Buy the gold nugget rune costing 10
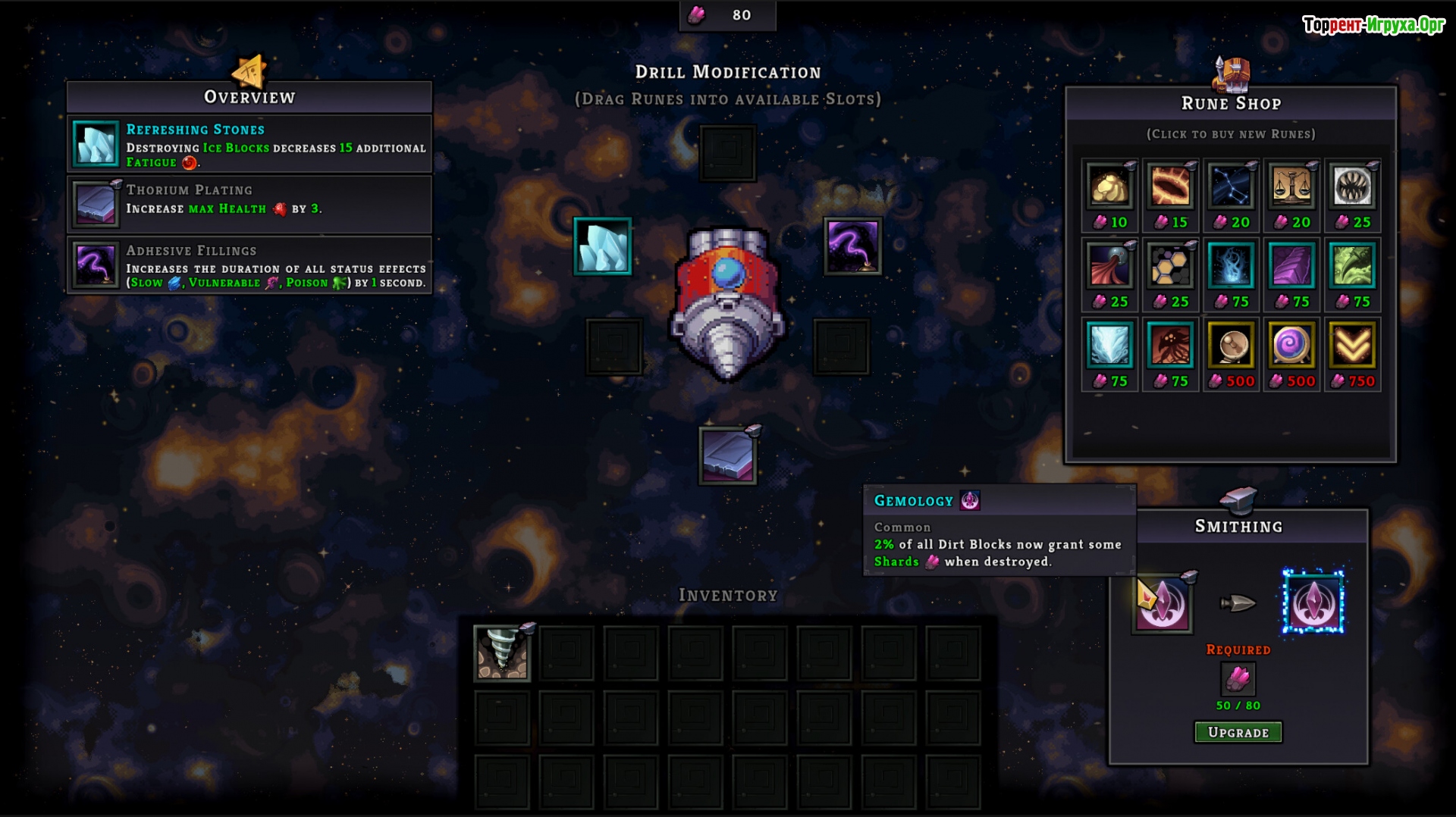The height and width of the screenshot is (817, 1456). (1109, 187)
